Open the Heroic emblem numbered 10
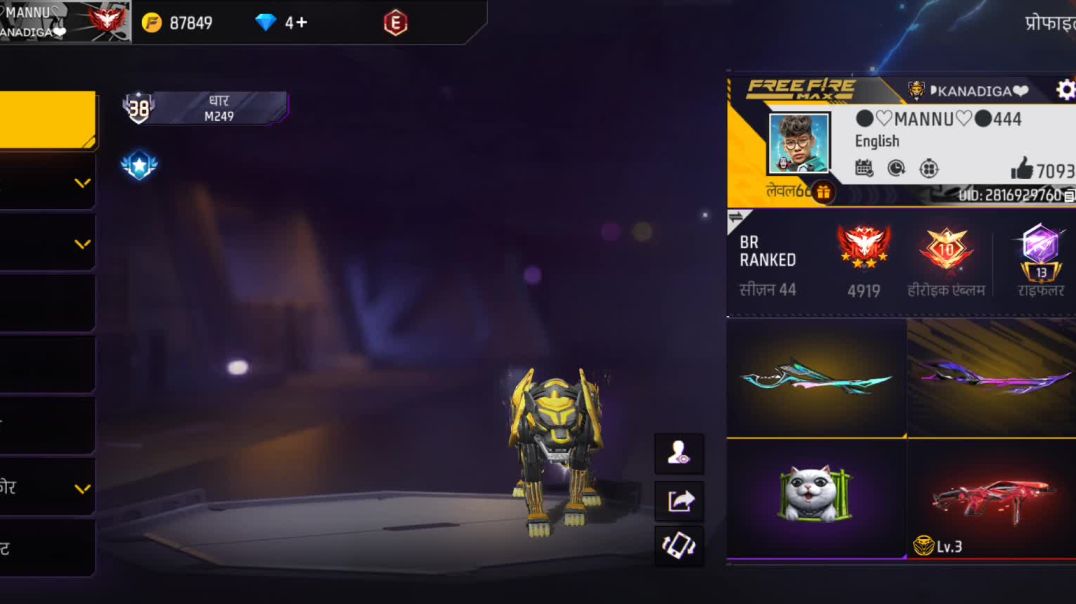Image resolution: width=1076 pixels, height=604 pixels. [x=945, y=248]
